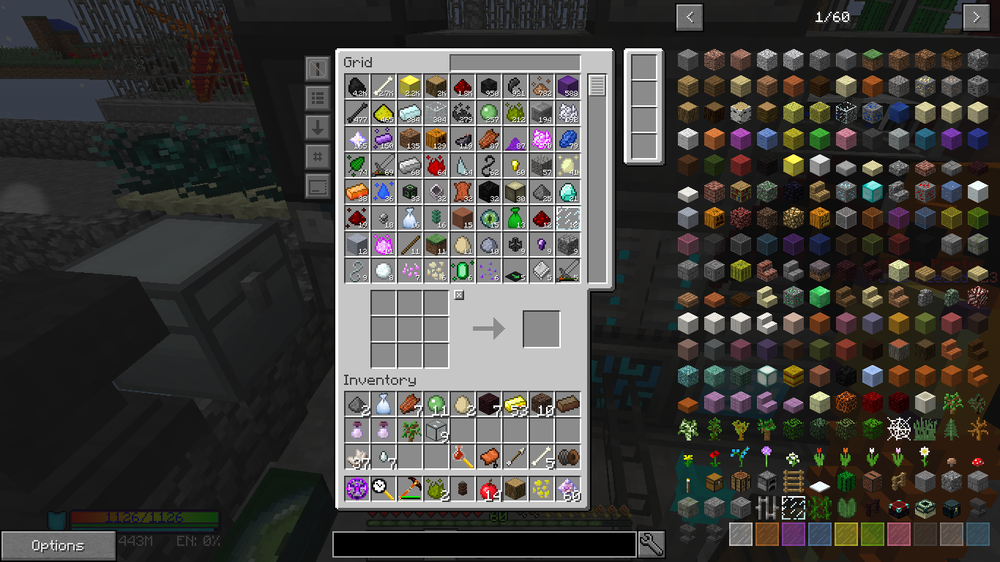Click the grid search field

514,62
